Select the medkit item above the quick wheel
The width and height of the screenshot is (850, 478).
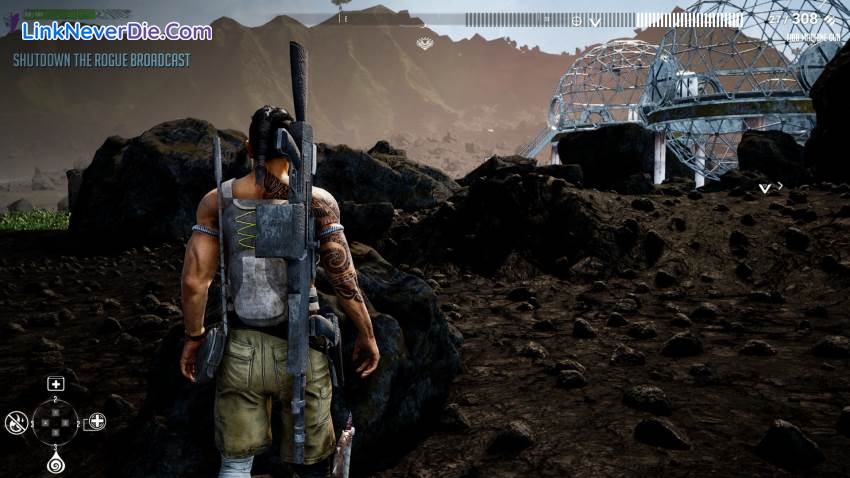coord(56,384)
